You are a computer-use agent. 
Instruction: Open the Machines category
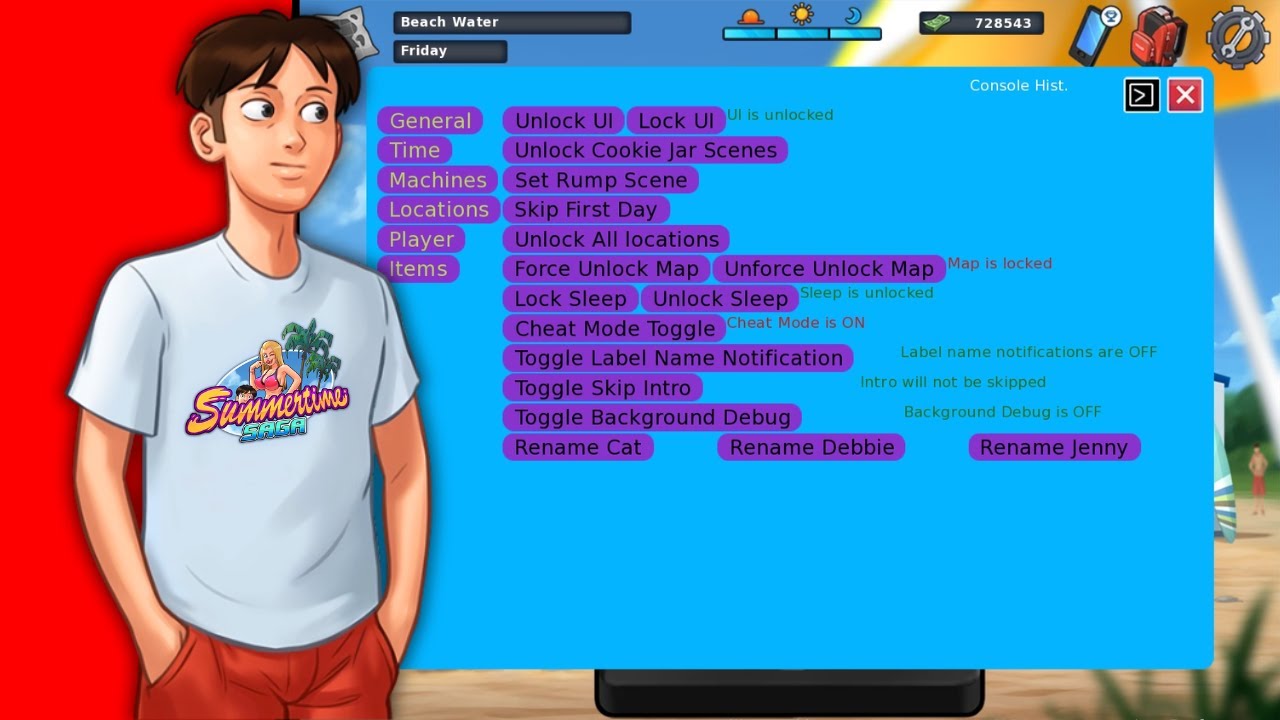point(437,180)
